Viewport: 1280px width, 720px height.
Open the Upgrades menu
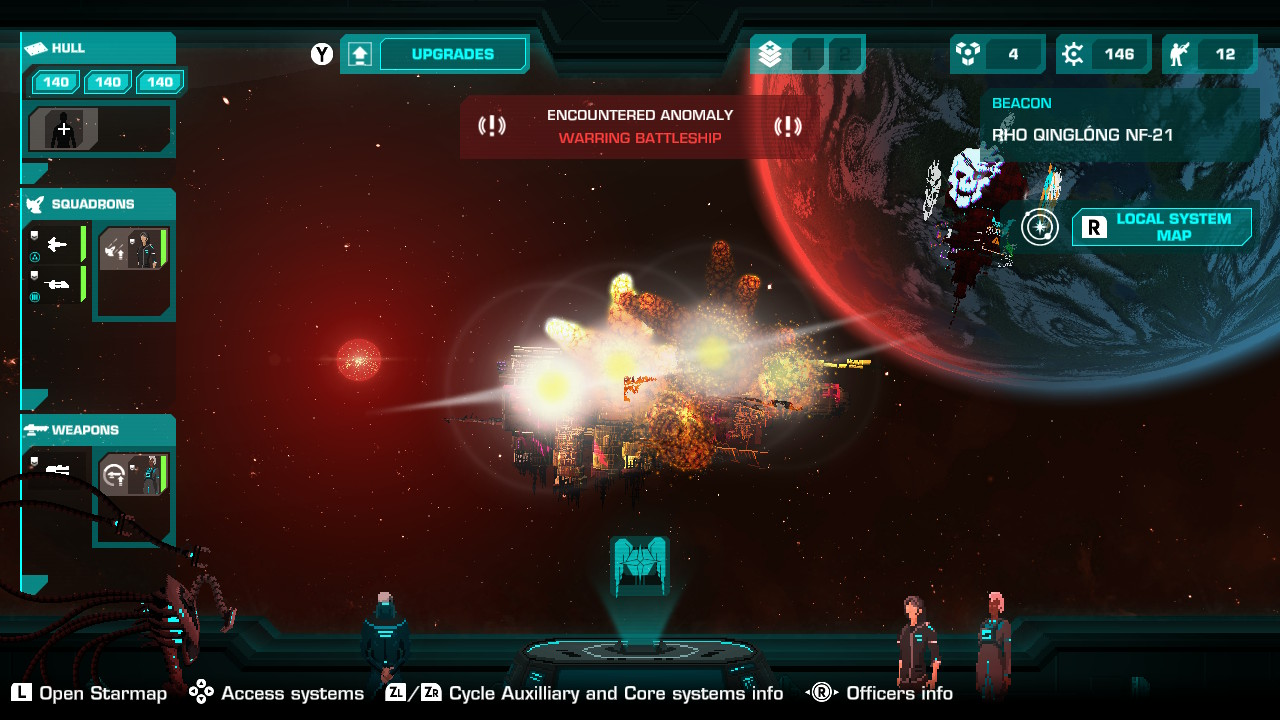(x=453, y=54)
